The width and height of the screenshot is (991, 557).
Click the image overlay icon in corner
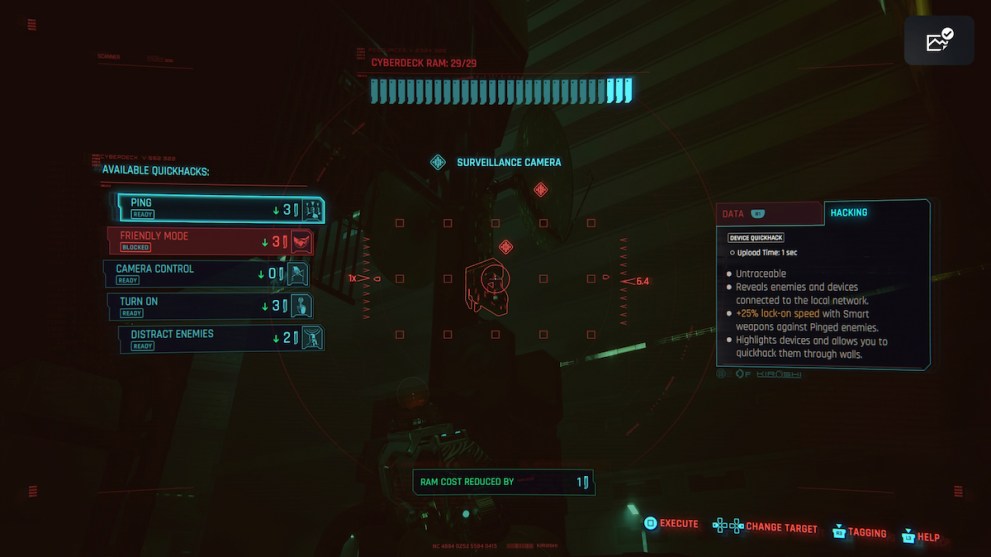pos(939,41)
